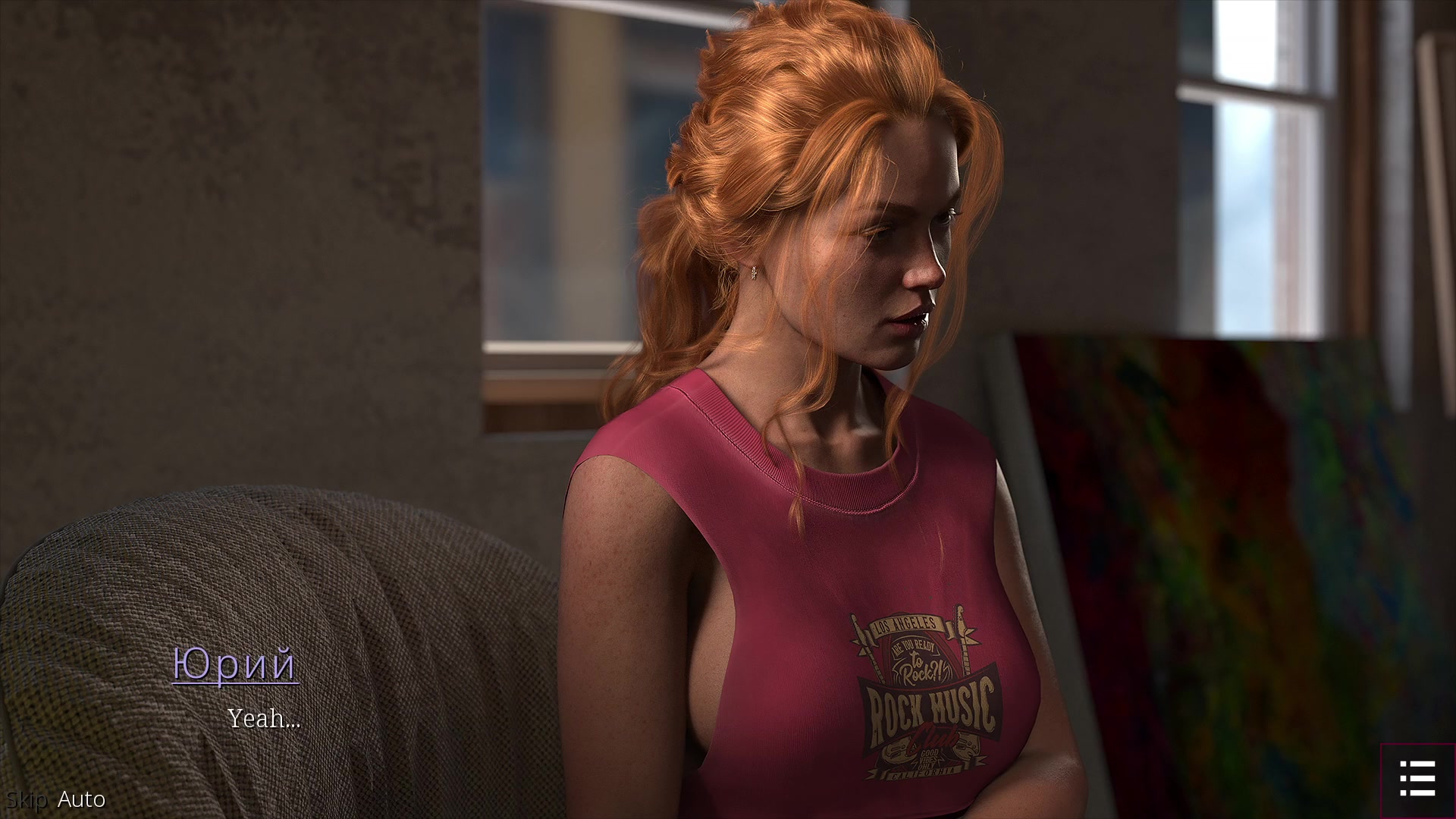Image resolution: width=1456 pixels, height=819 pixels.
Task: Toggle Auto dialogue advance
Action: tap(81, 799)
